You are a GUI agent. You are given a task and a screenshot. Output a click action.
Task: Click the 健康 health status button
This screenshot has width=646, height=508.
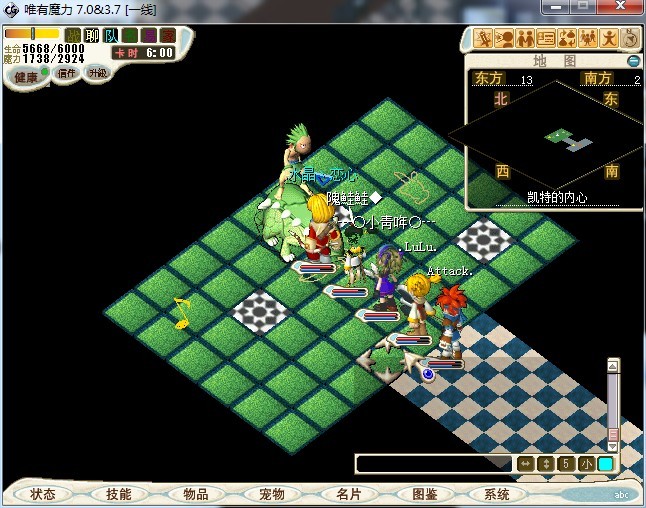point(26,77)
